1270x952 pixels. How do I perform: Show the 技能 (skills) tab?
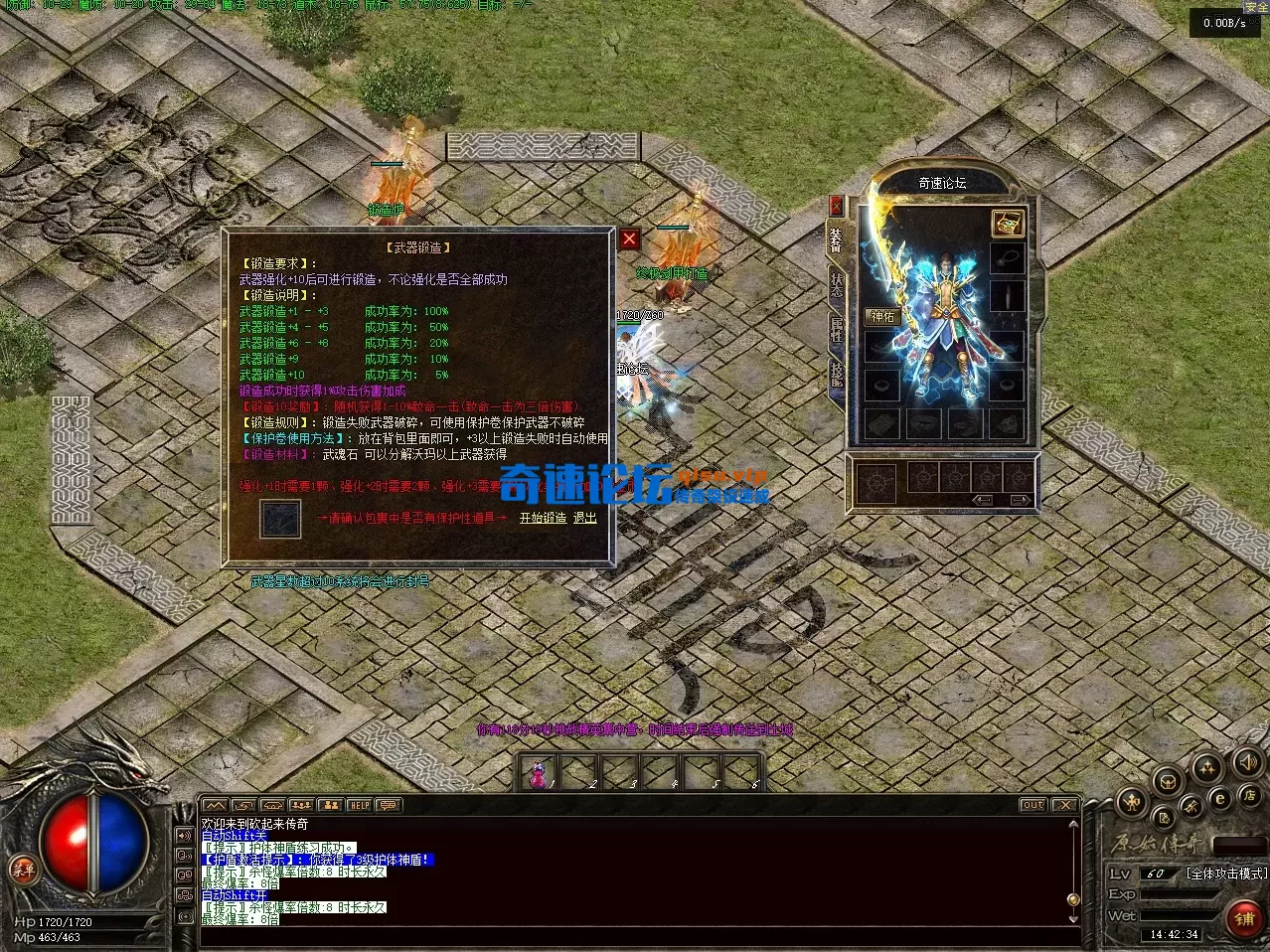coord(837,376)
